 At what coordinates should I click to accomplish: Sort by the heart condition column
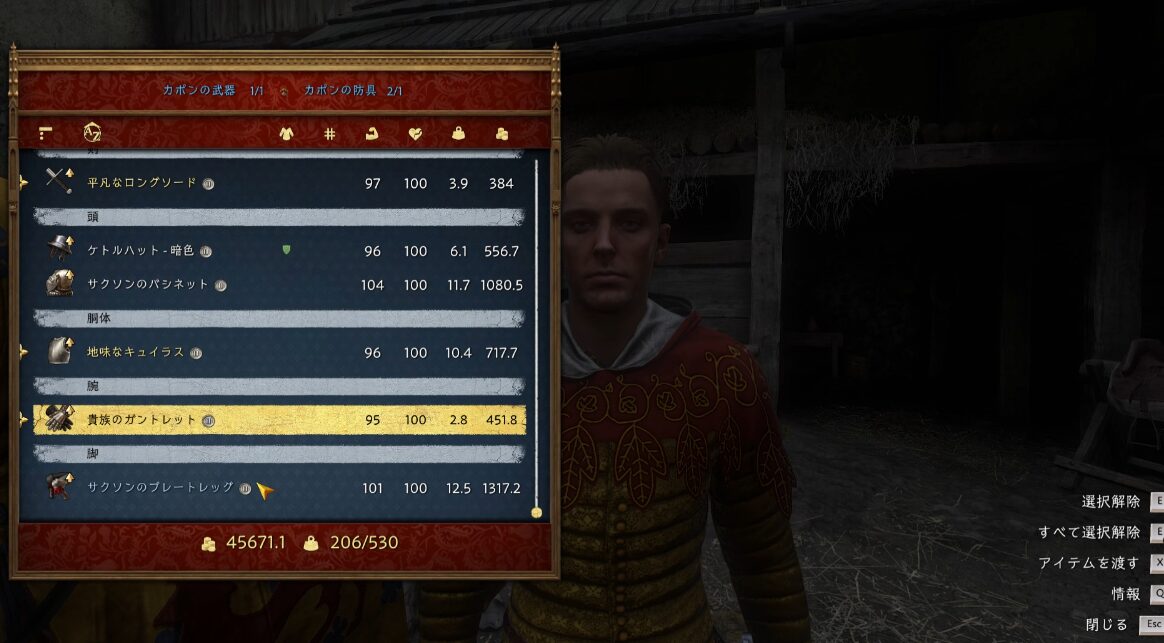[415, 133]
